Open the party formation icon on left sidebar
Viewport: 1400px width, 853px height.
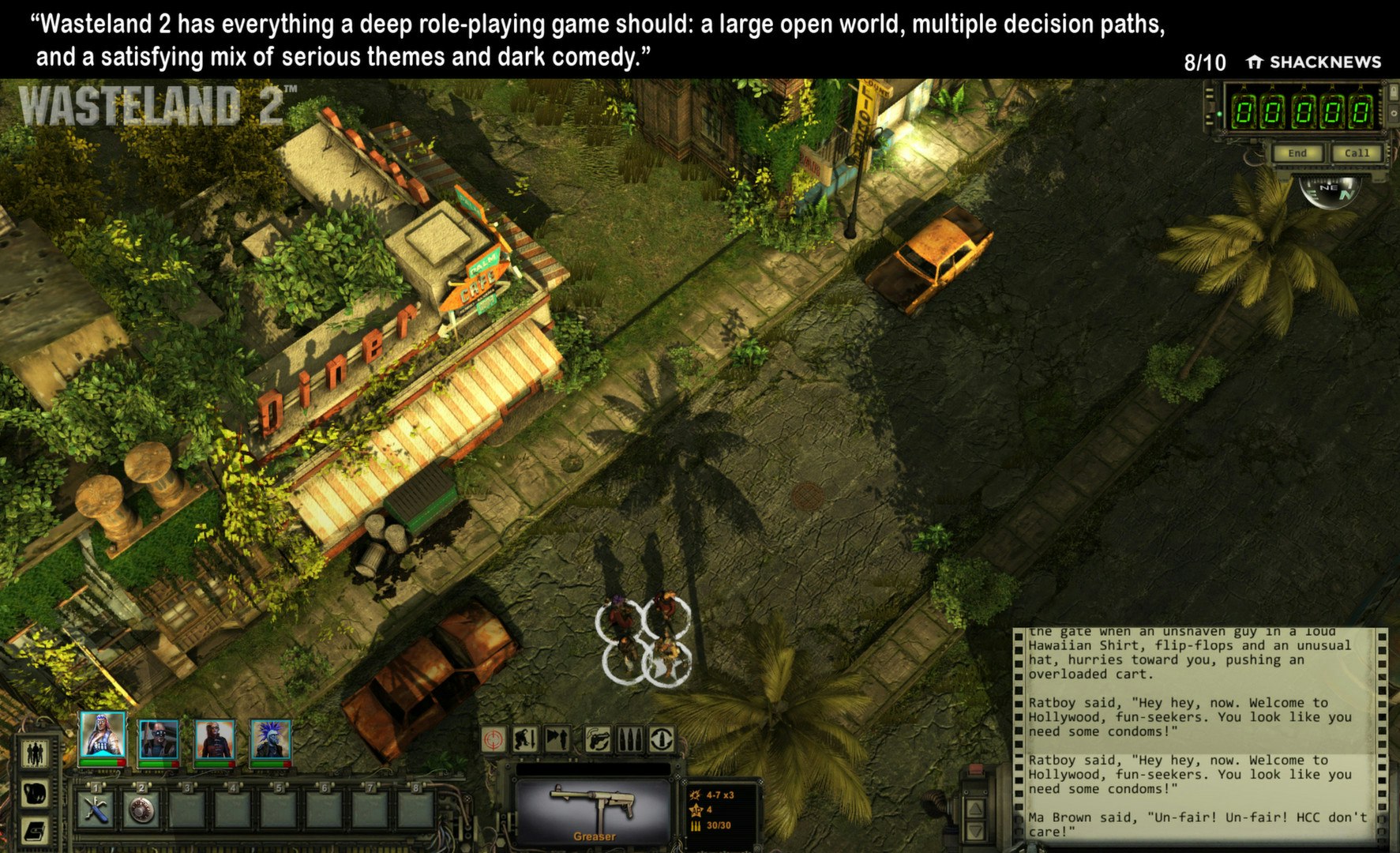point(36,753)
